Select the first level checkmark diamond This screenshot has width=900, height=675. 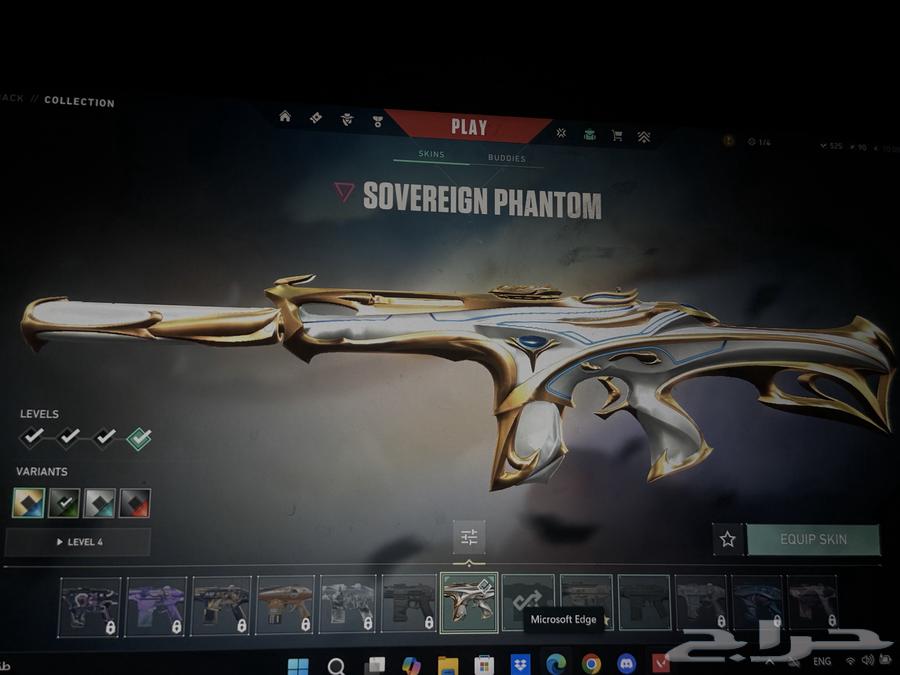(32, 437)
